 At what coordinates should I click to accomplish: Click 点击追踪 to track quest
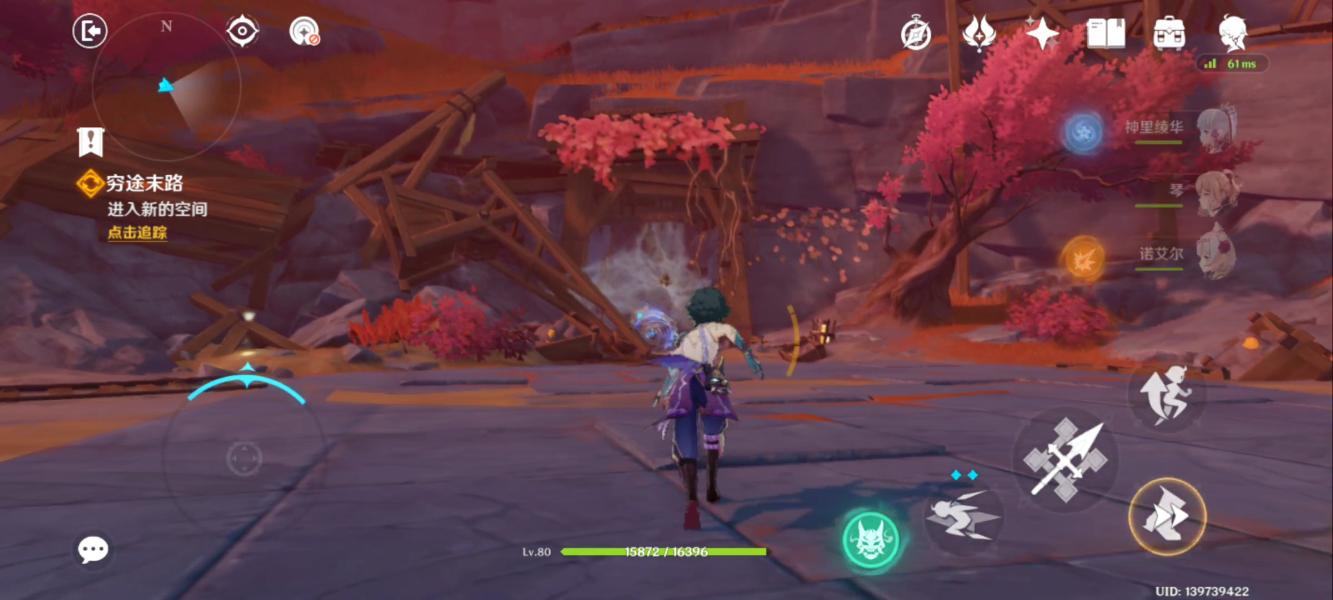(137, 232)
